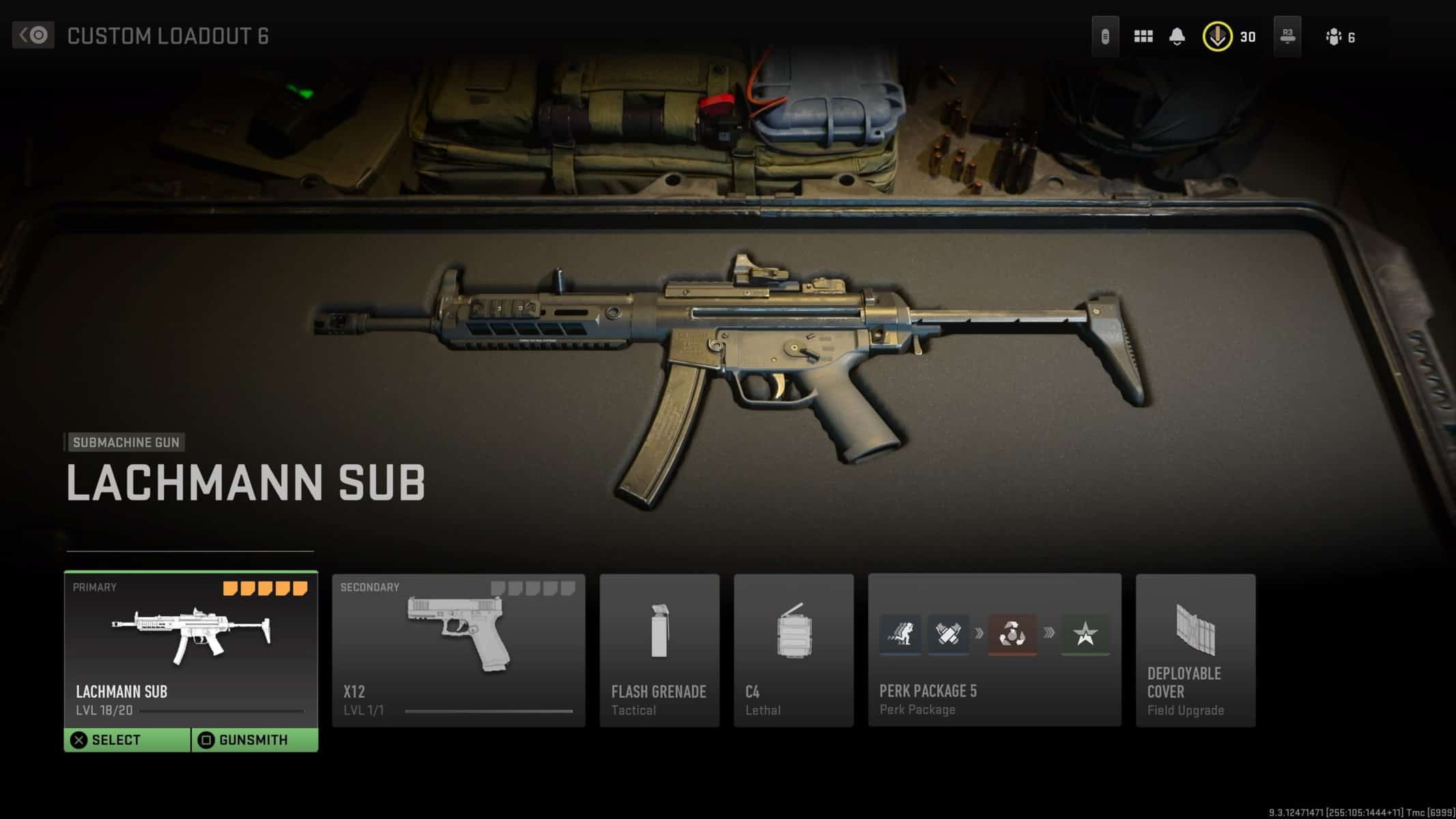
Task: Open Gunsmith for the Lachmann Sub
Action: click(x=254, y=740)
